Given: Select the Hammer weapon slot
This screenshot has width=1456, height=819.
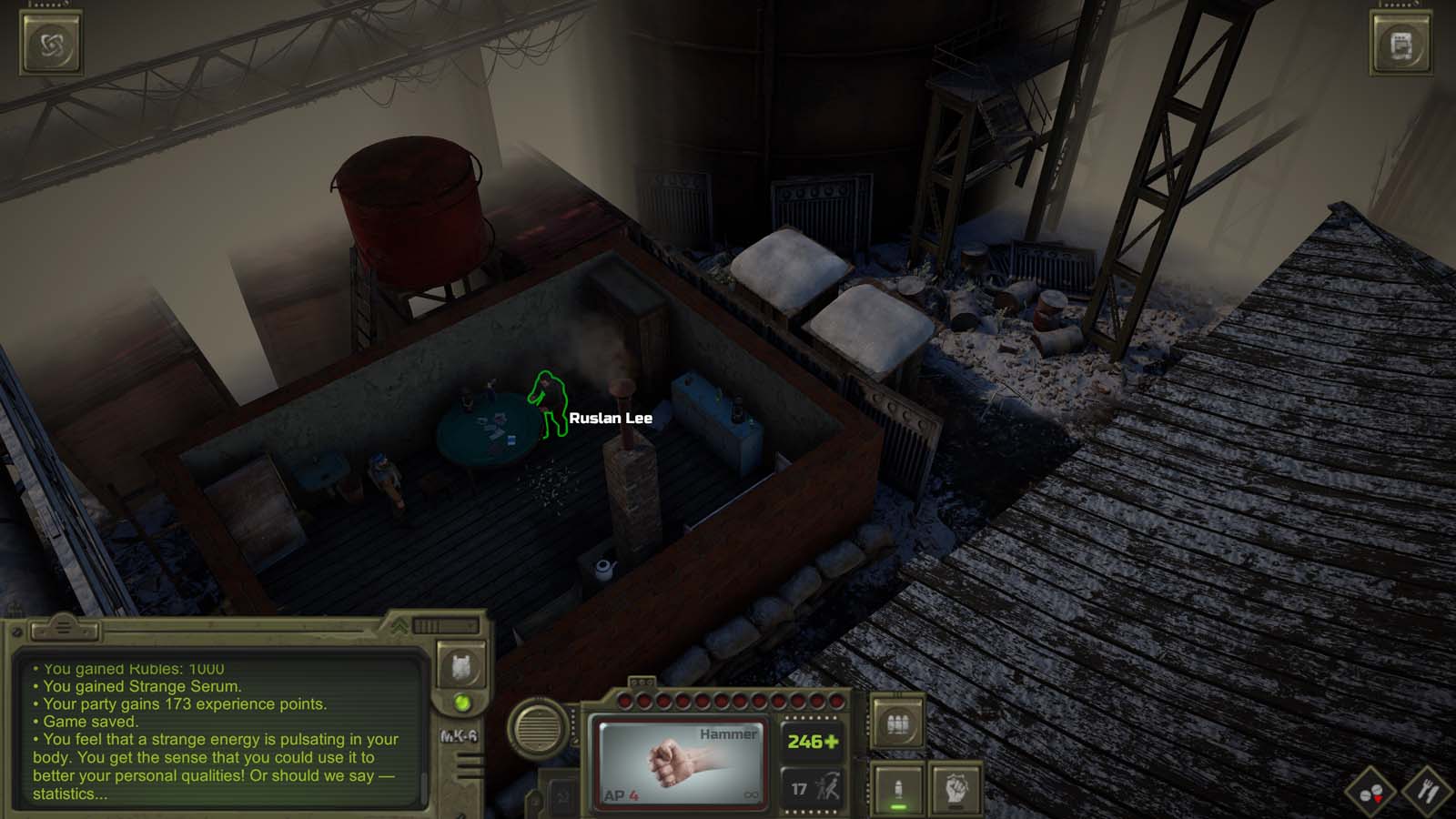Looking at the screenshot, I should 681,763.
